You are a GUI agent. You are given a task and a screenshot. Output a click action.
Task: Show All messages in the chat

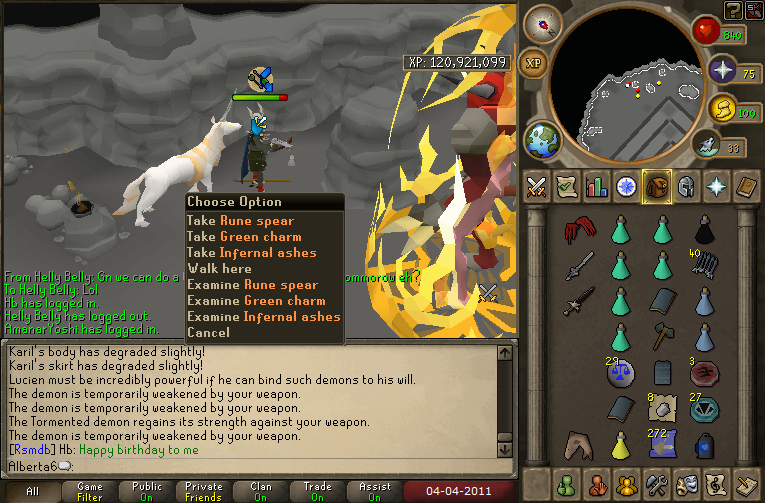point(33,491)
